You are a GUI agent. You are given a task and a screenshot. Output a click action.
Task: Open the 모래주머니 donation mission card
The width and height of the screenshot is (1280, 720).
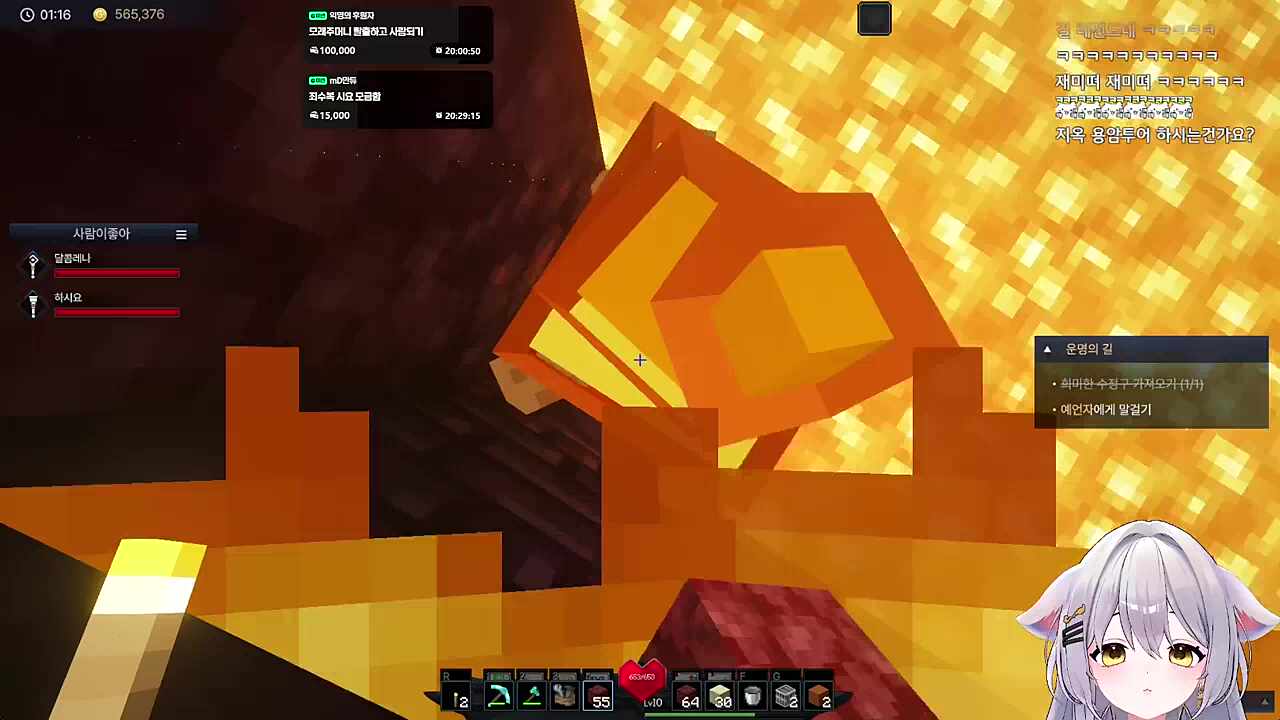(396, 33)
